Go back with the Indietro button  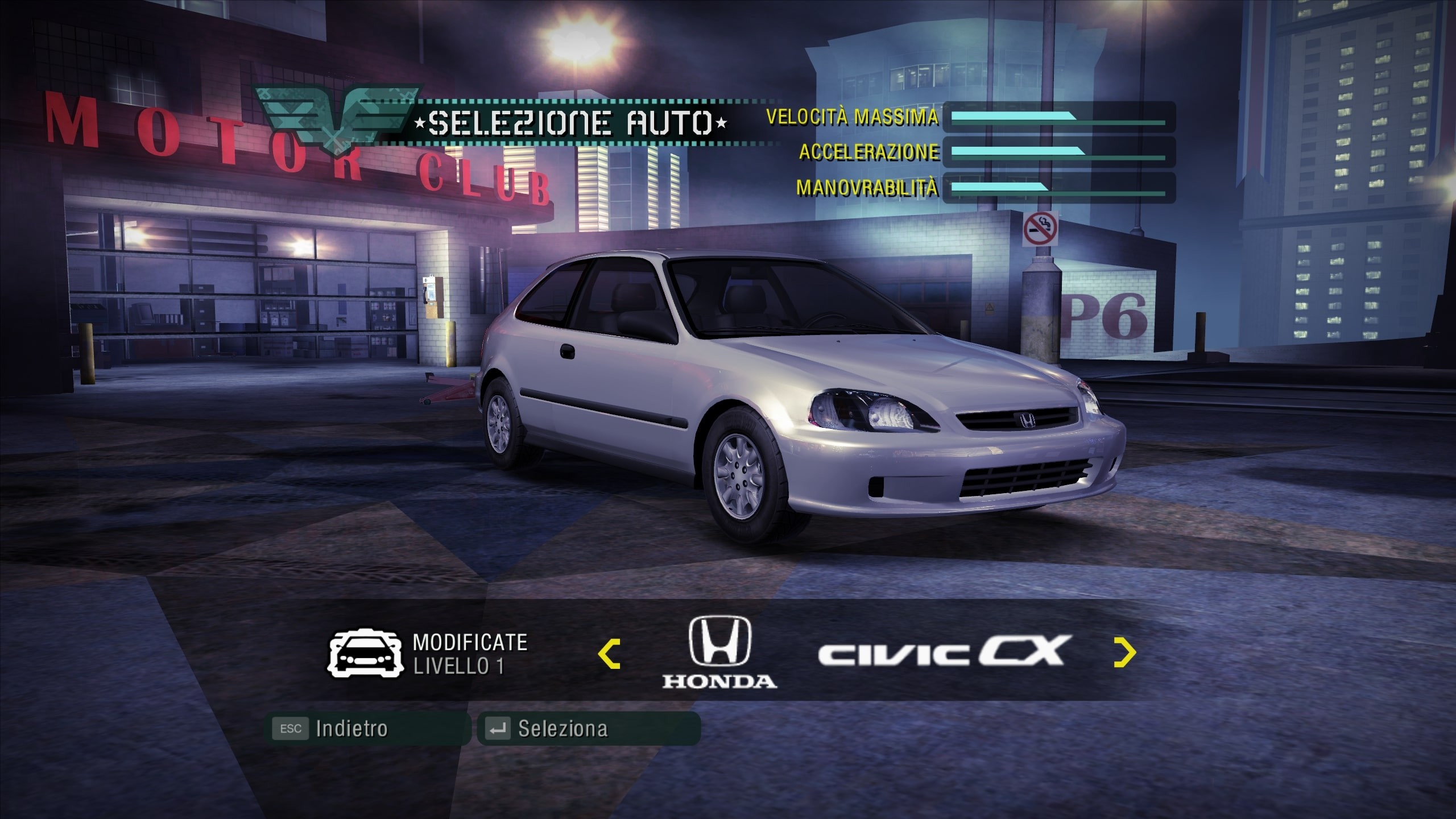[x=367, y=729]
